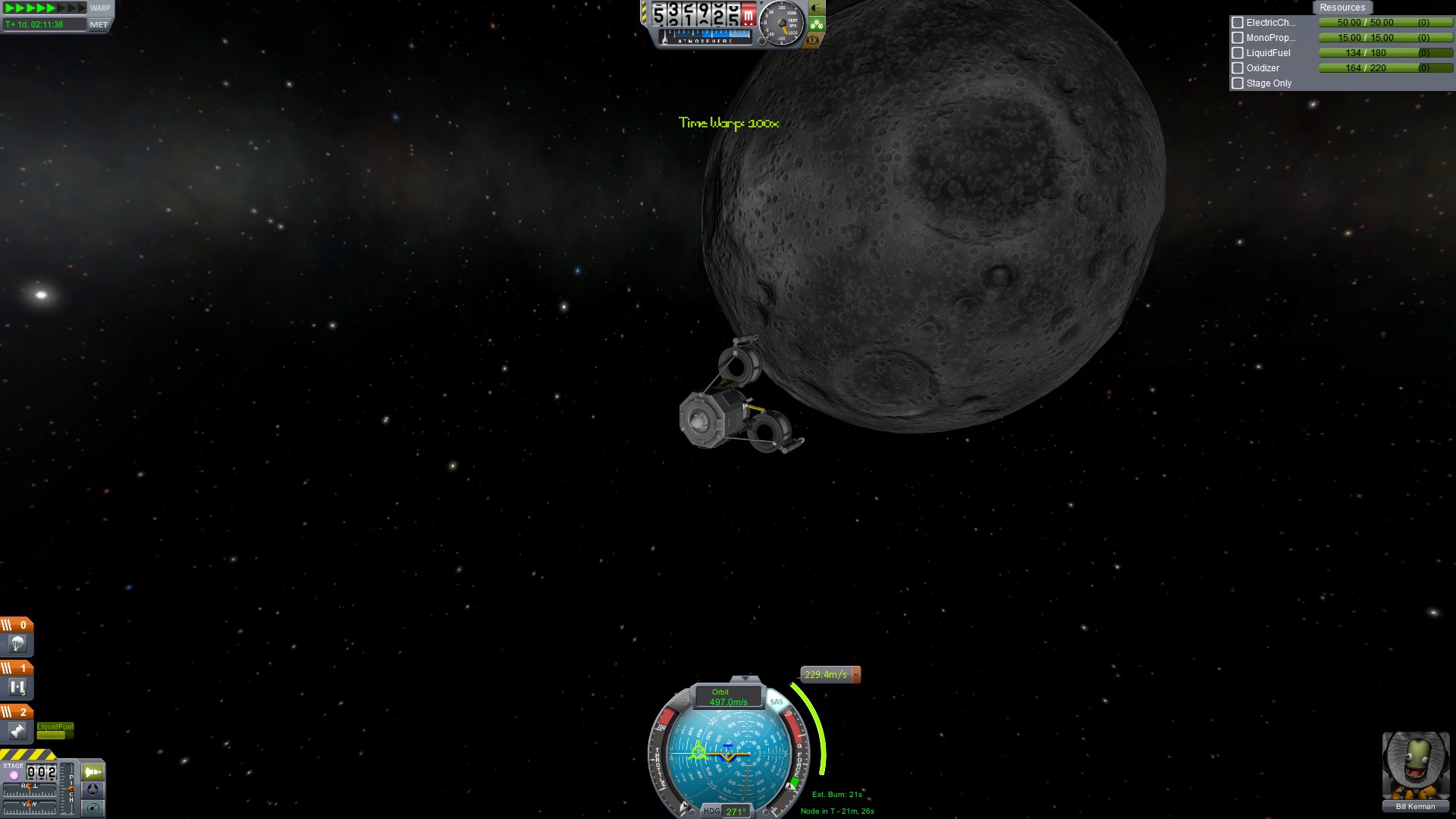Switch to staging mode with the rocket button
The height and width of the screenshot is (819, 1456).
(93, 772)
